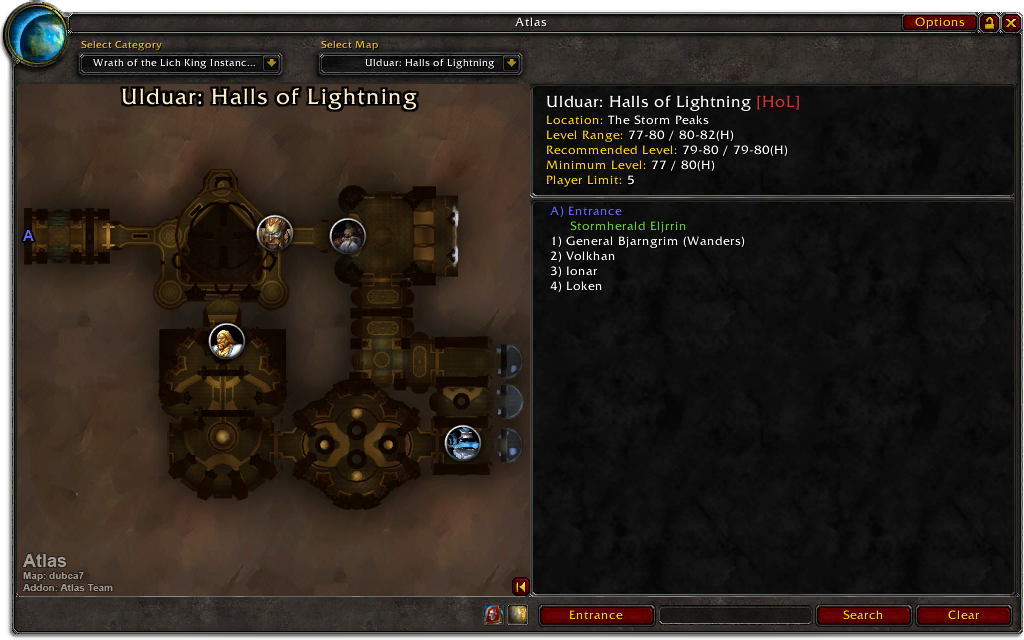This screenshot has width=1024, height=640.
Task: Select the blue boss portrait on the map
Action: [462, 442]
